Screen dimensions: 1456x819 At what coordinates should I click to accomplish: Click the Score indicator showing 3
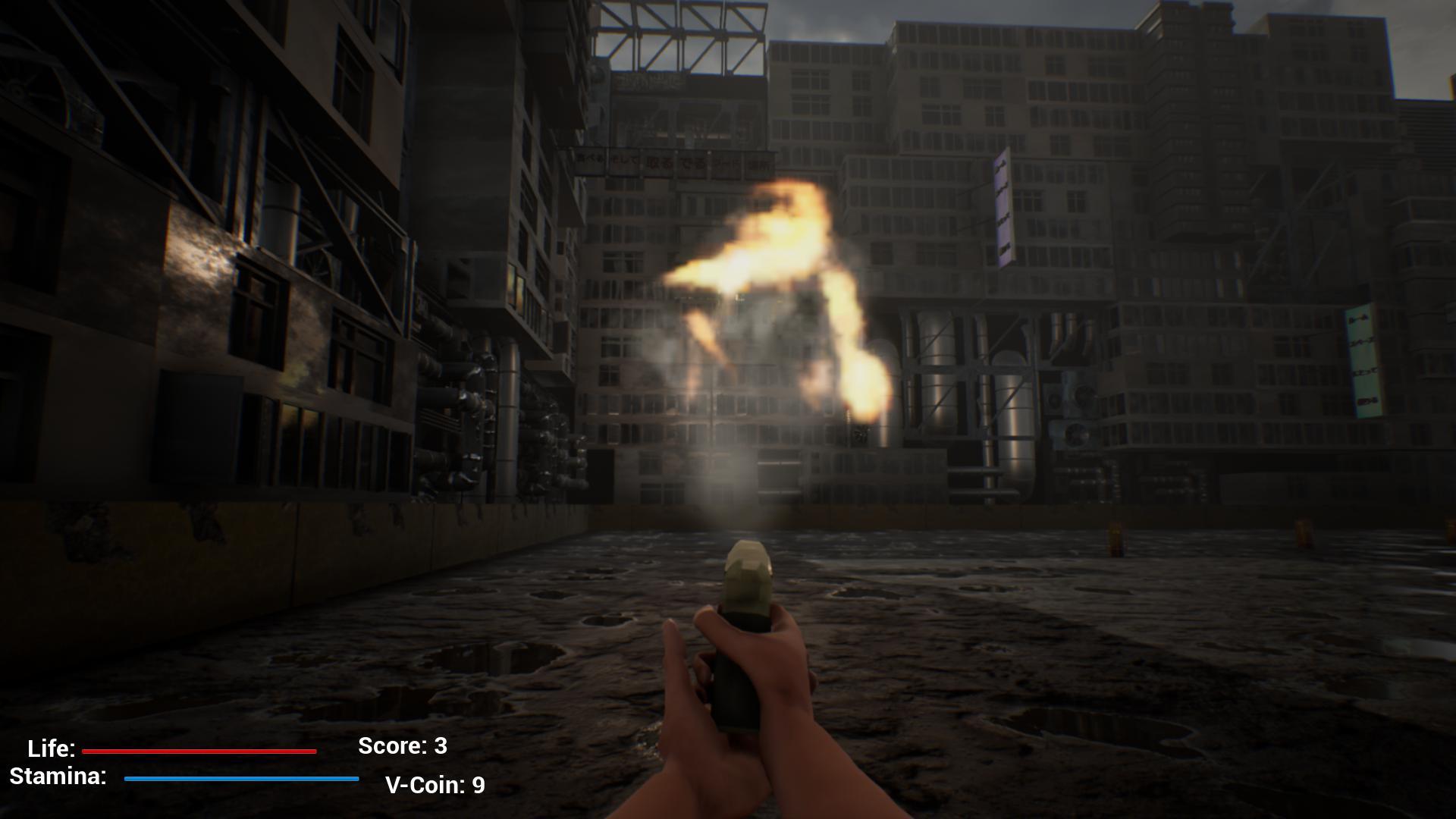402,746
